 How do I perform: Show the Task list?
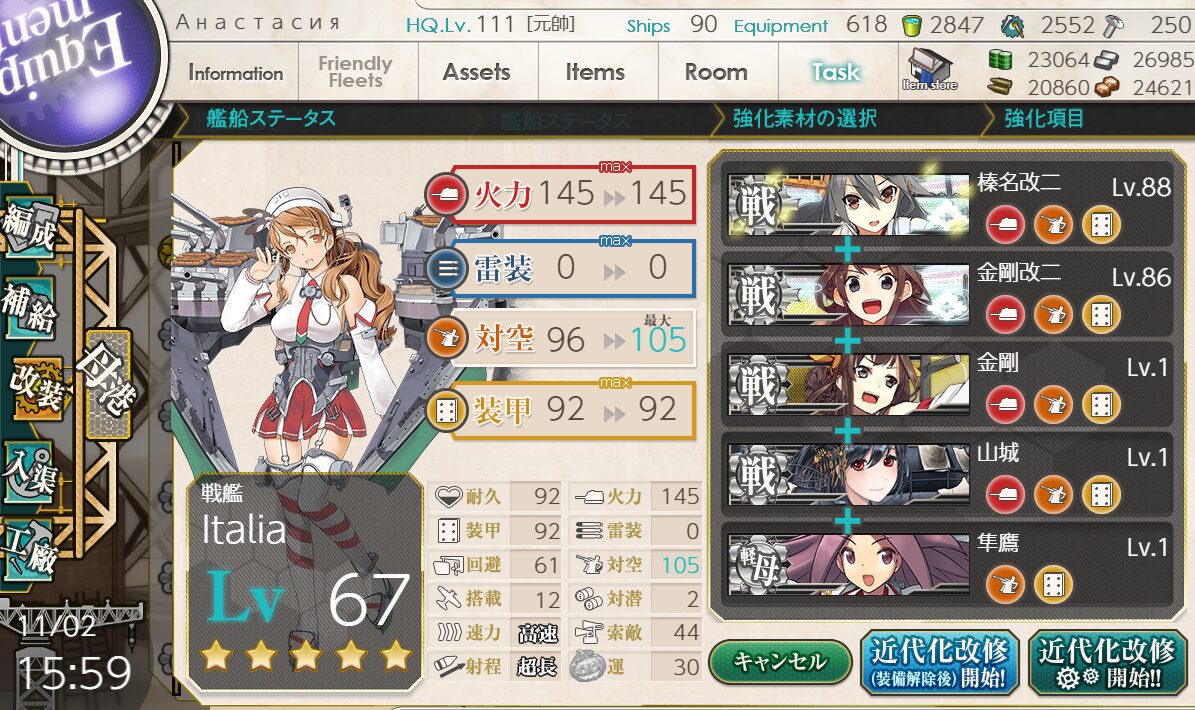835,72
